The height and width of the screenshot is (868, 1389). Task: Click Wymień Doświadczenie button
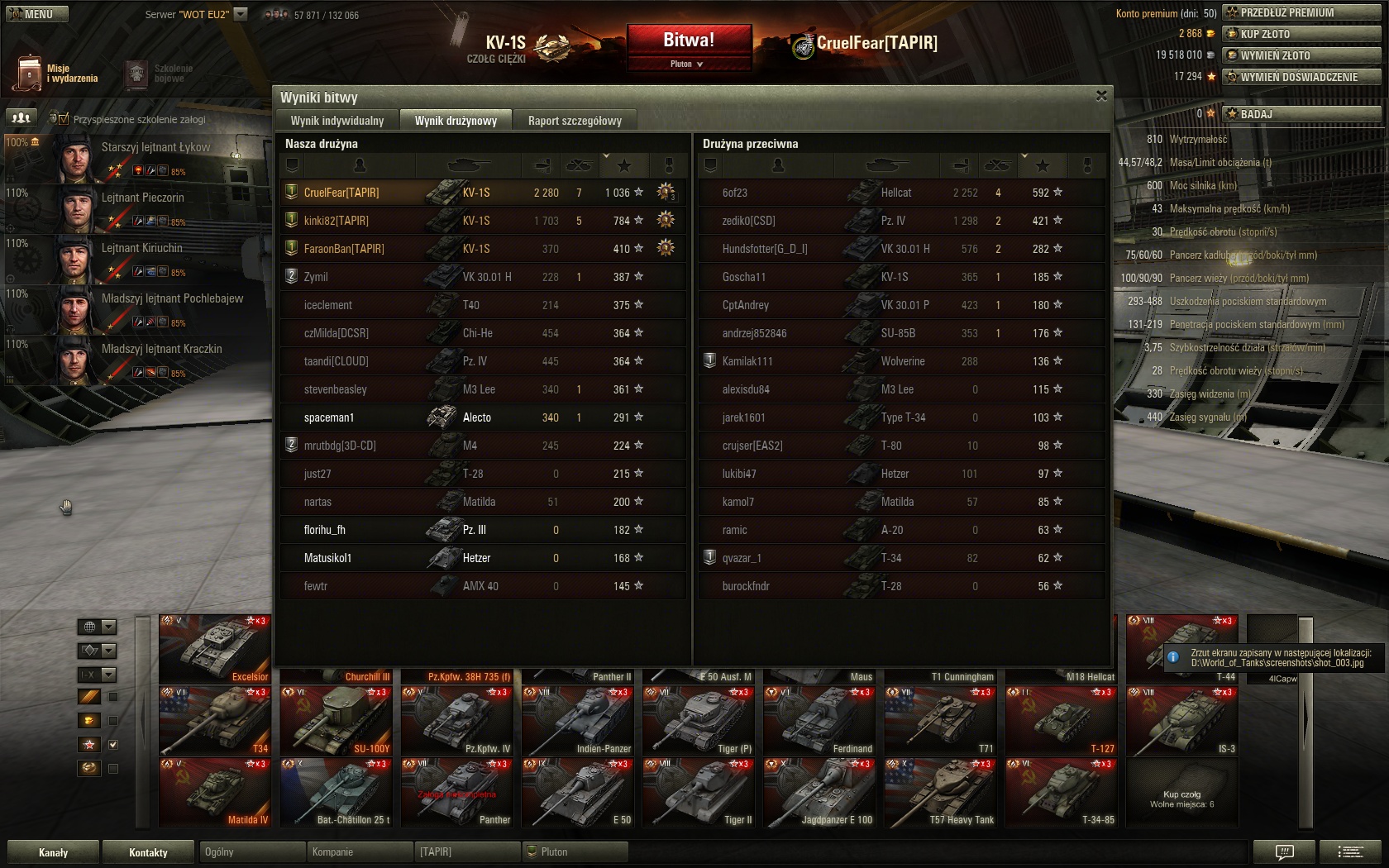(x=1301, y=77)
